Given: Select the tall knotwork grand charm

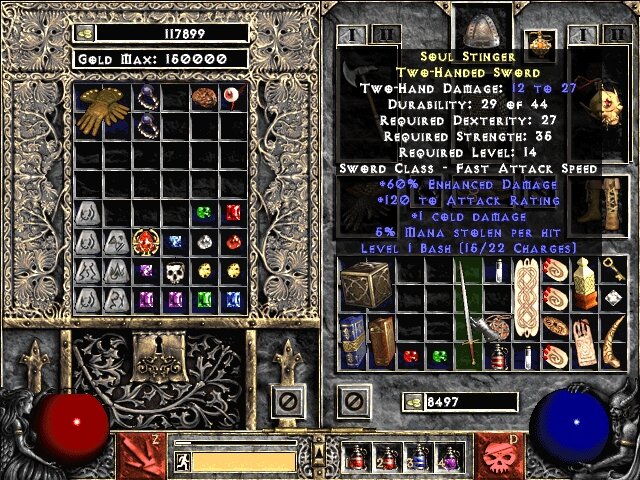Looking at the screenshot, I should tap(526, 300).
